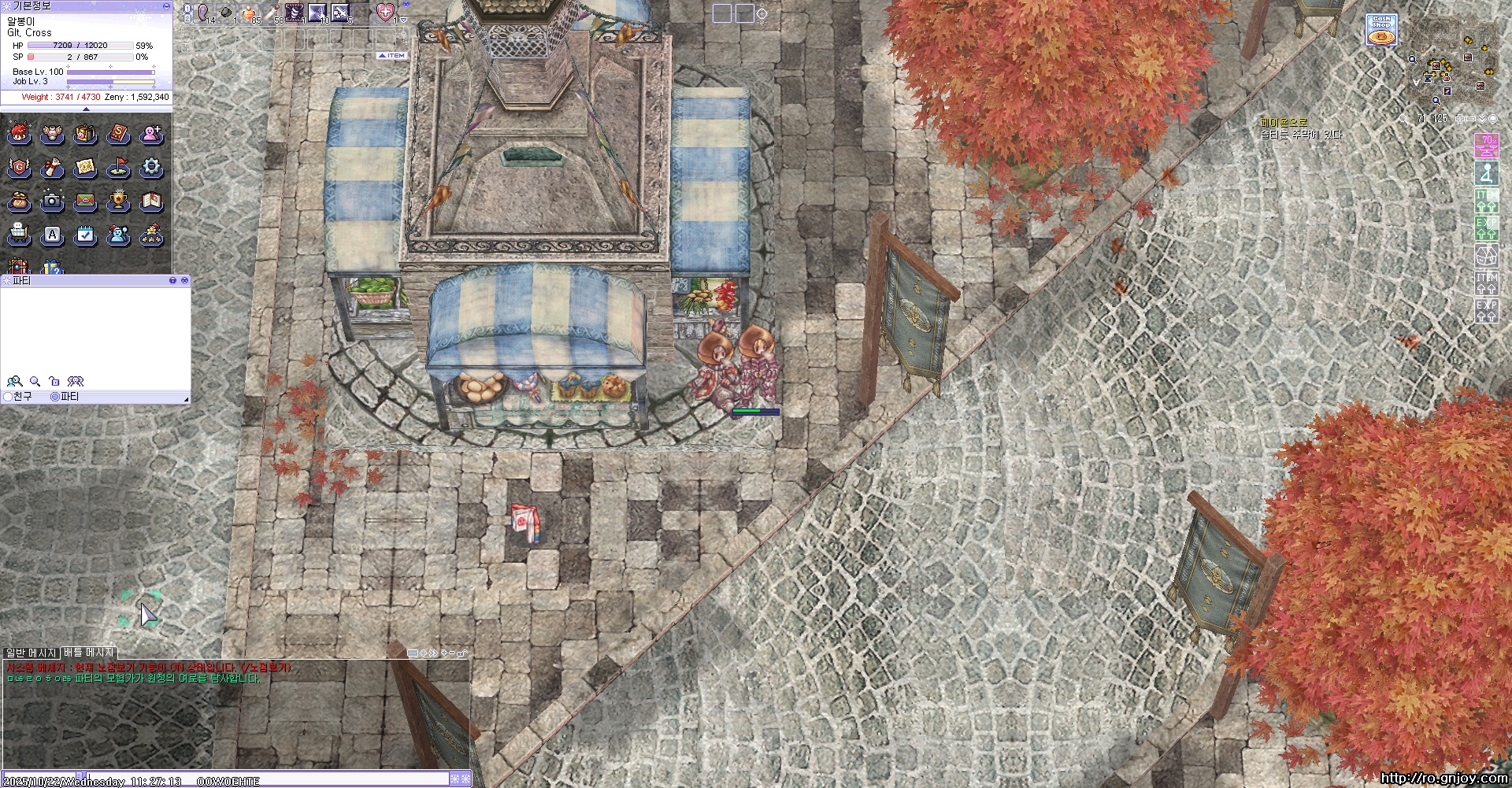The width and height of the screenshot is (1512, 788).
Task: Select the 배틀 메시지 chat tab
Action: point(89,653)
